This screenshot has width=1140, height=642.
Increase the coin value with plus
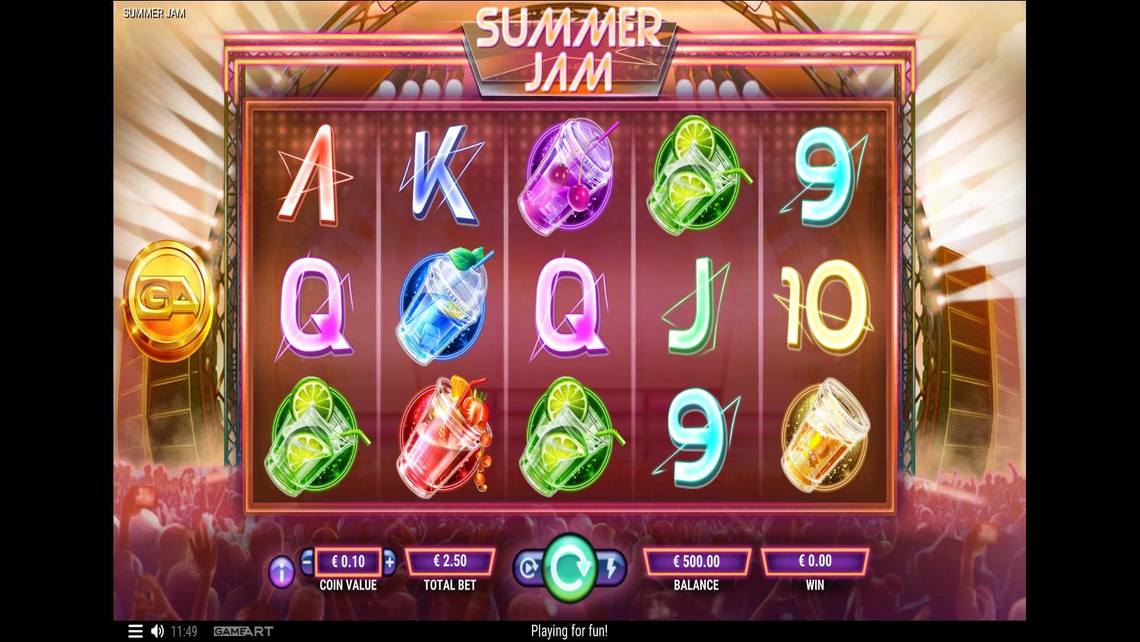[389, 561]
